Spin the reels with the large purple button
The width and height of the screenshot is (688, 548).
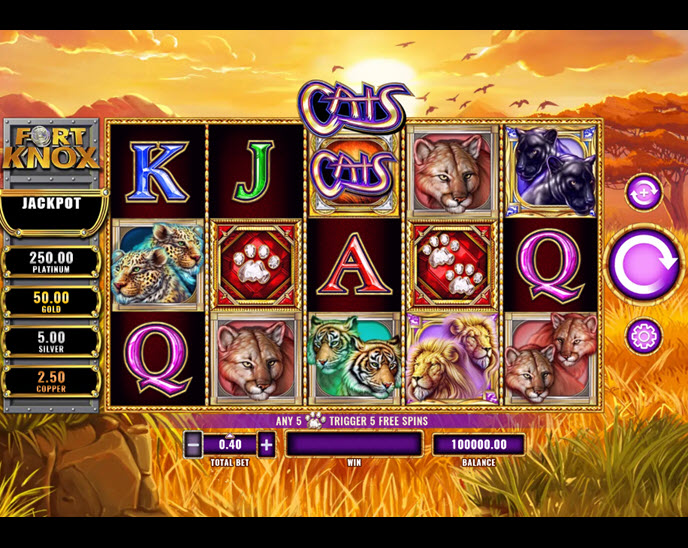point(644,265)
